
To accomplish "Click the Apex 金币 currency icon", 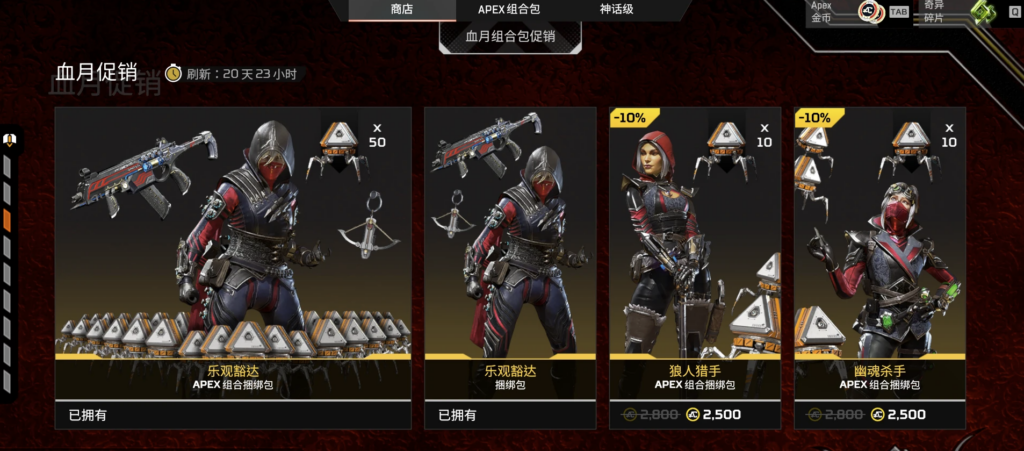I will (x=869, y=12).
